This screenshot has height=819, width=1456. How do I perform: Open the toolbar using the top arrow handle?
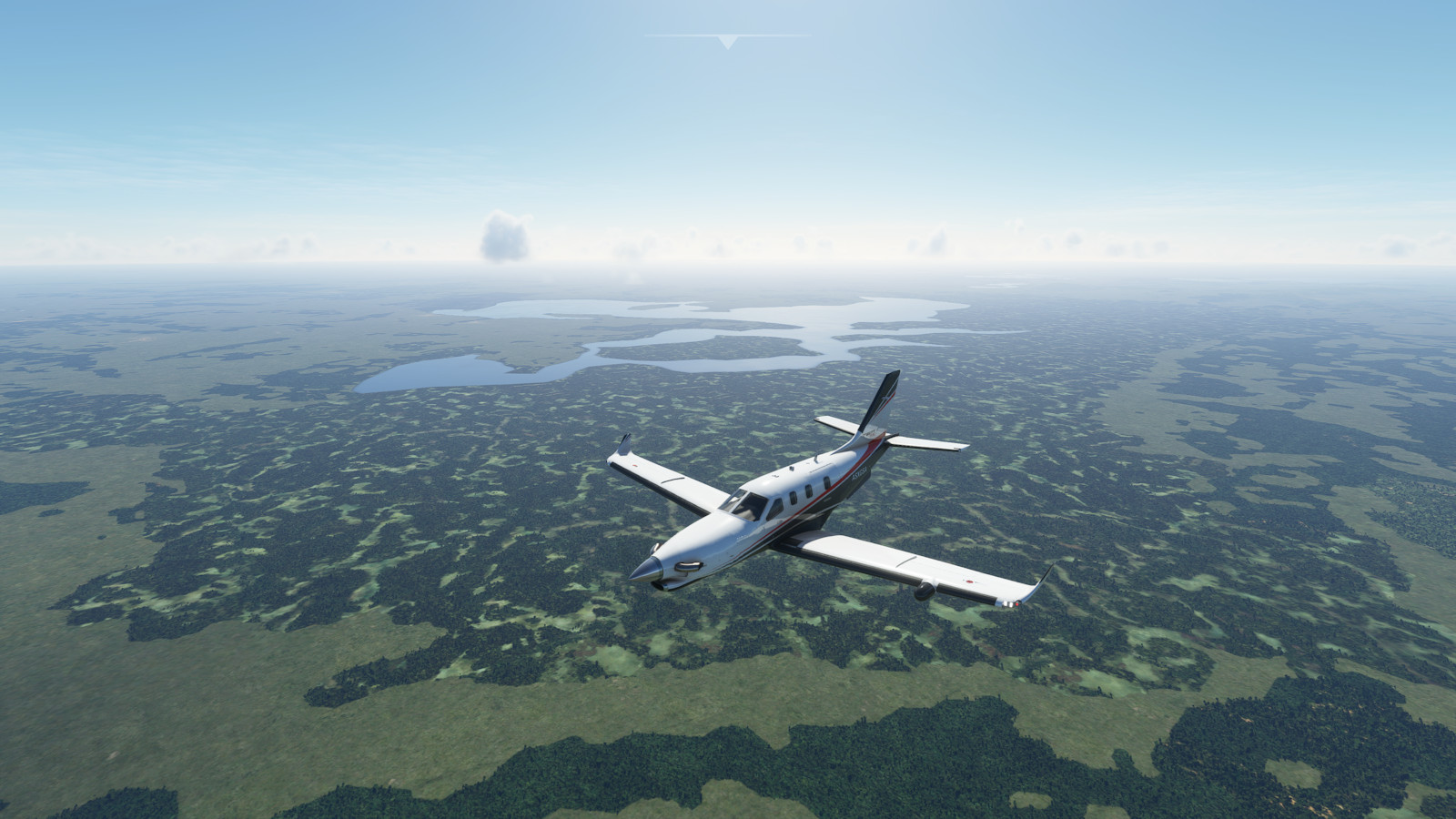point(727,41)
